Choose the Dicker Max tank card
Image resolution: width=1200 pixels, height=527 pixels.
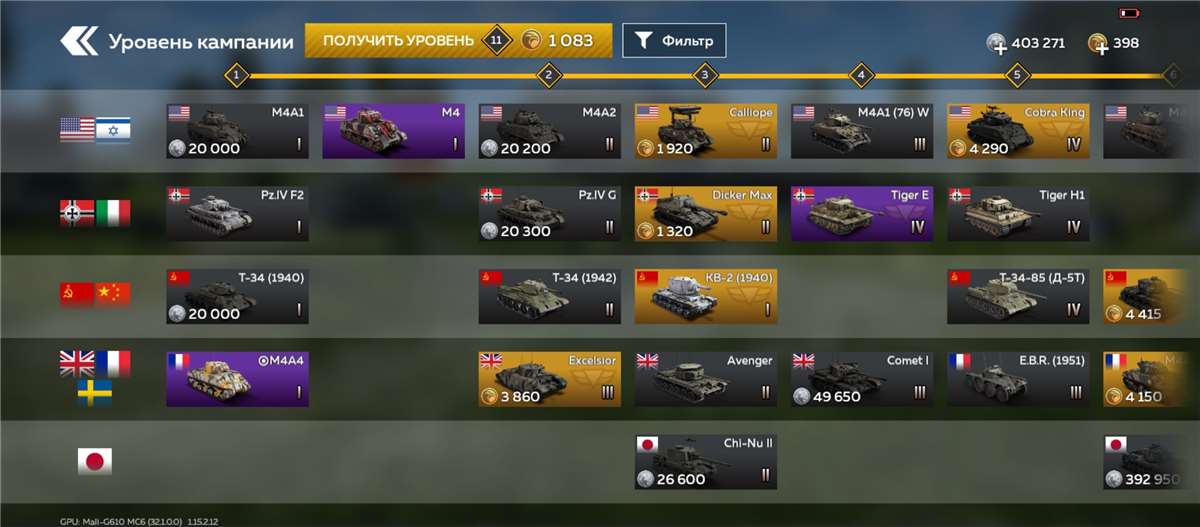click(705, 213)
